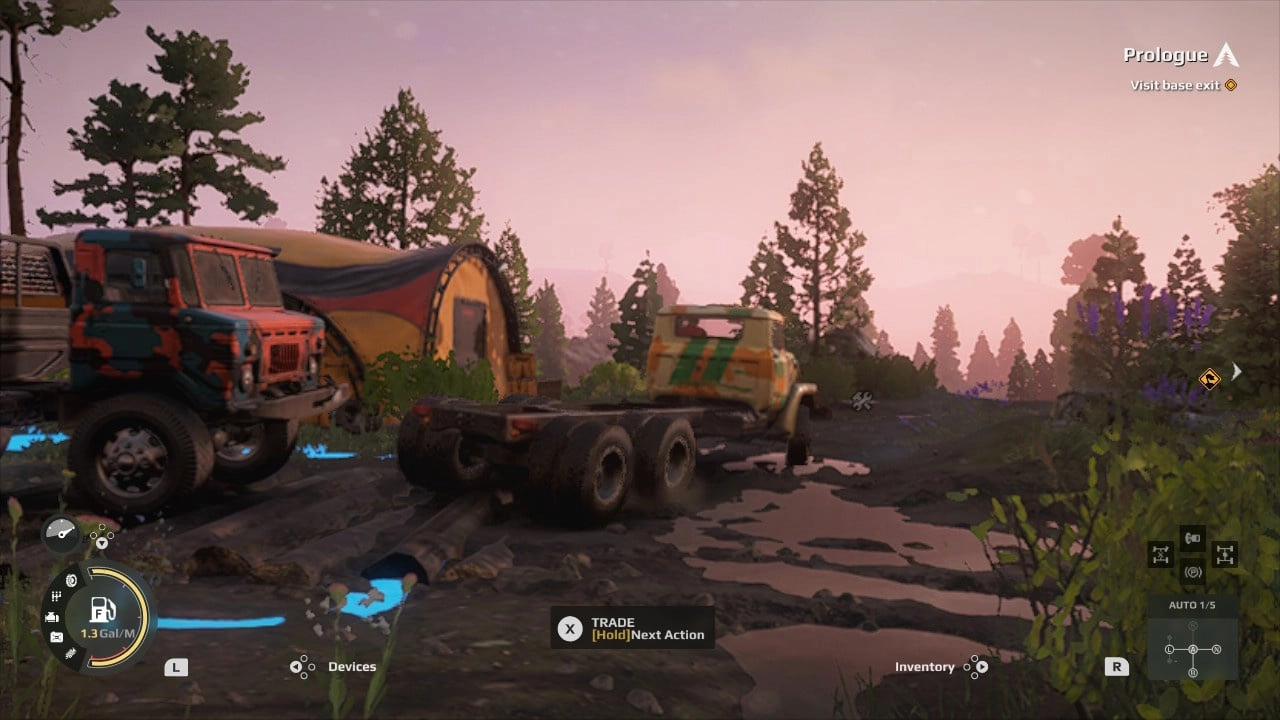Set gear shifter to Neutral (N)
1280x720 pixels.
[x=1216, y=649]
